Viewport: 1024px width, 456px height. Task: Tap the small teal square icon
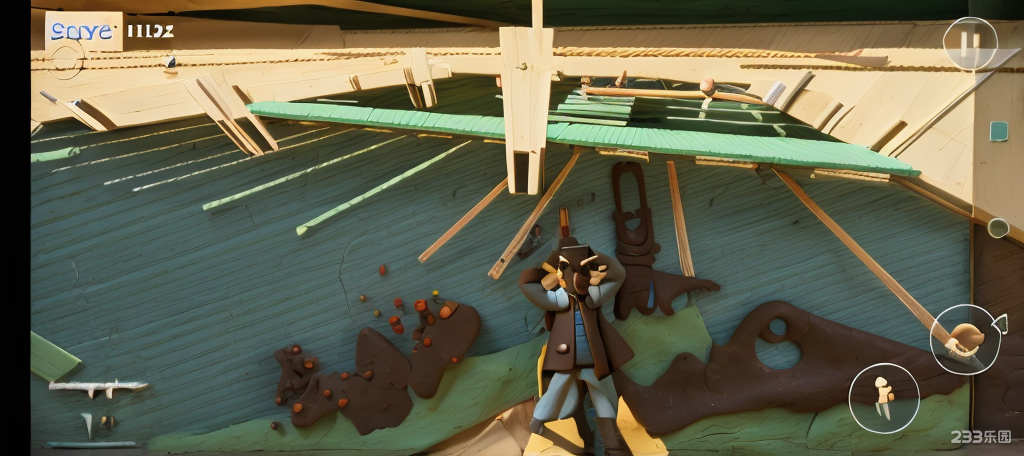[998, 131]
